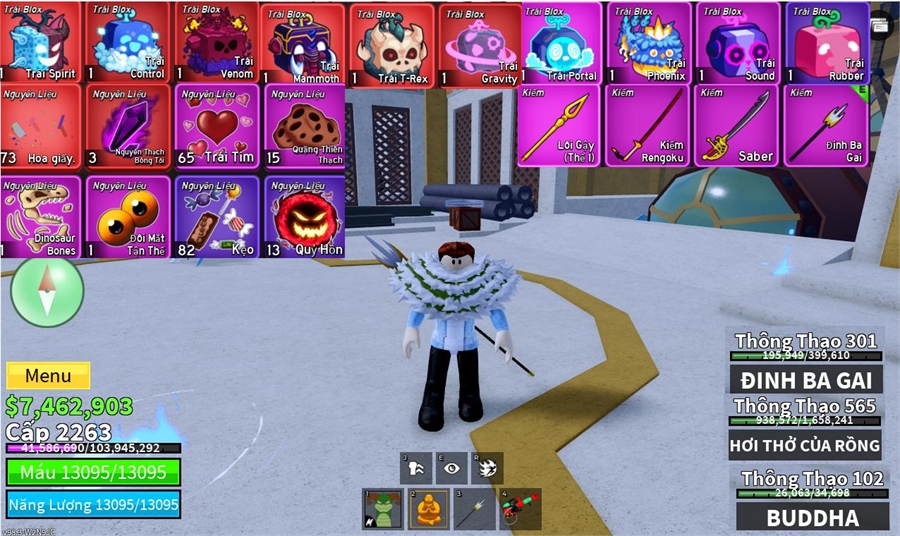Choose the Quỷ Hồn pumpkin material tile
The height and width of the screenshot is (536, 900).
click(304, 217)
